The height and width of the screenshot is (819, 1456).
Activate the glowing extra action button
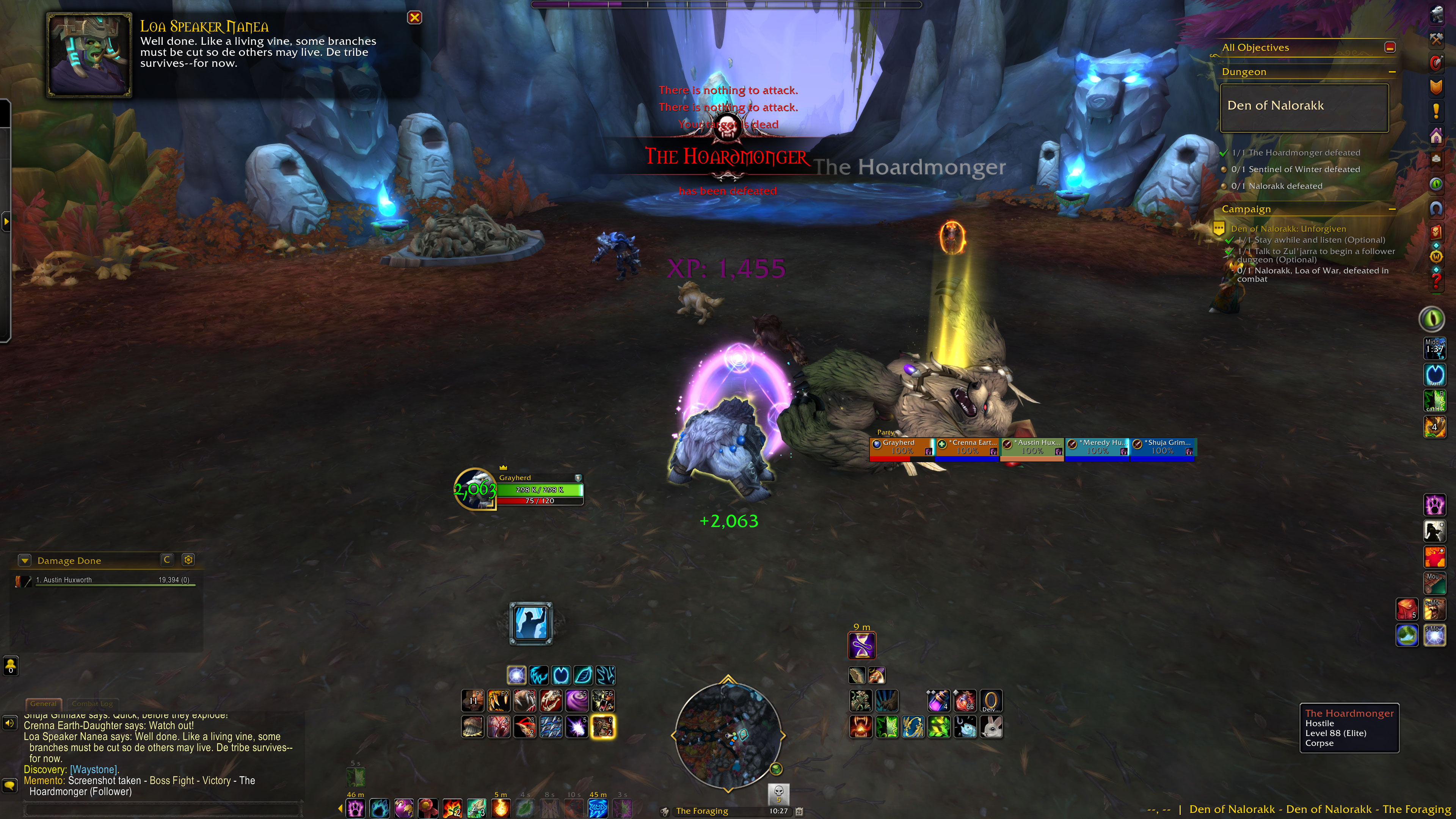(531, 623)
